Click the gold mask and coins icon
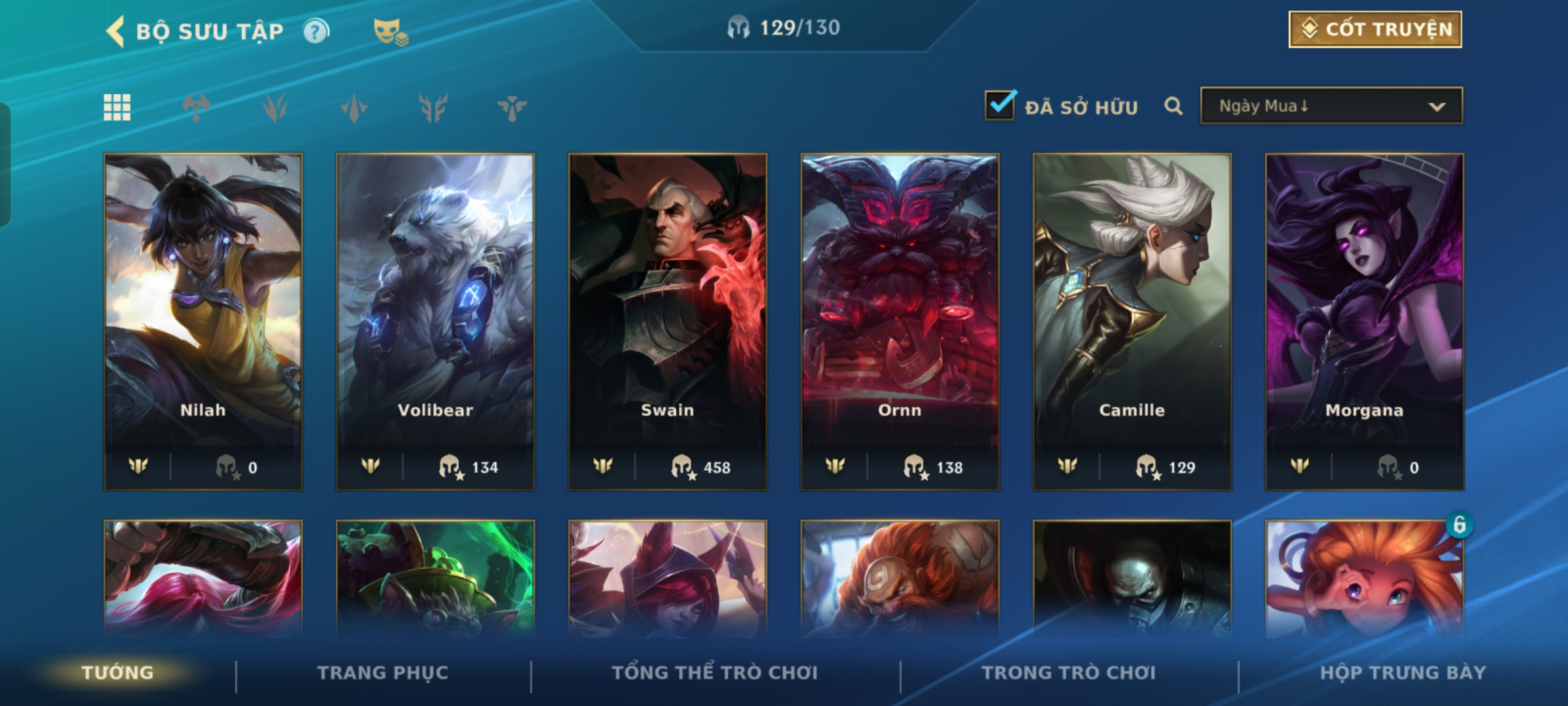Screen dimensions: 1568x706 coord(390,31)
